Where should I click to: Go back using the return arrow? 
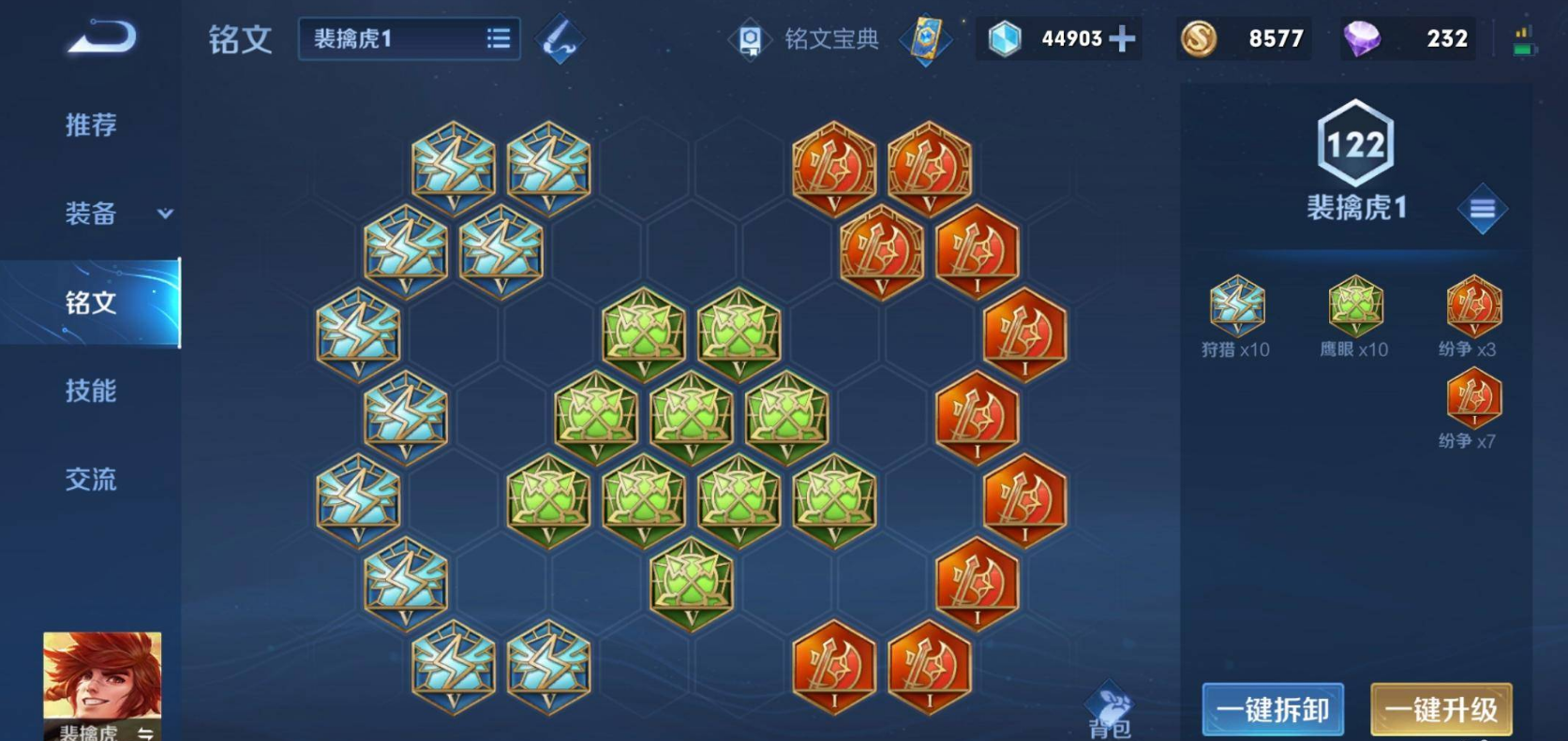(x=102, y=38)
